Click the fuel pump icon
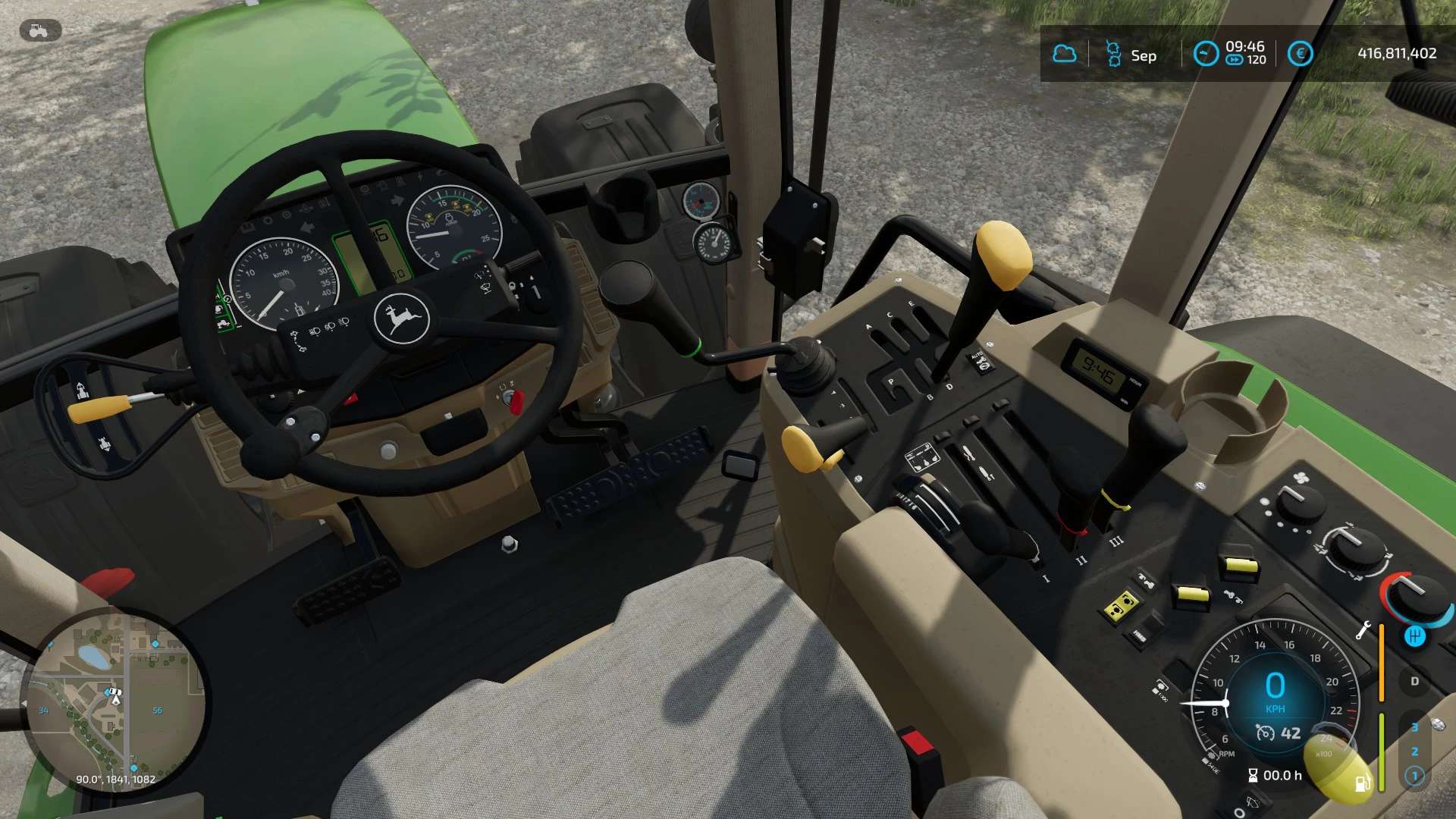This screenshot has width=1456, height=819. (x=1362, y=782)
